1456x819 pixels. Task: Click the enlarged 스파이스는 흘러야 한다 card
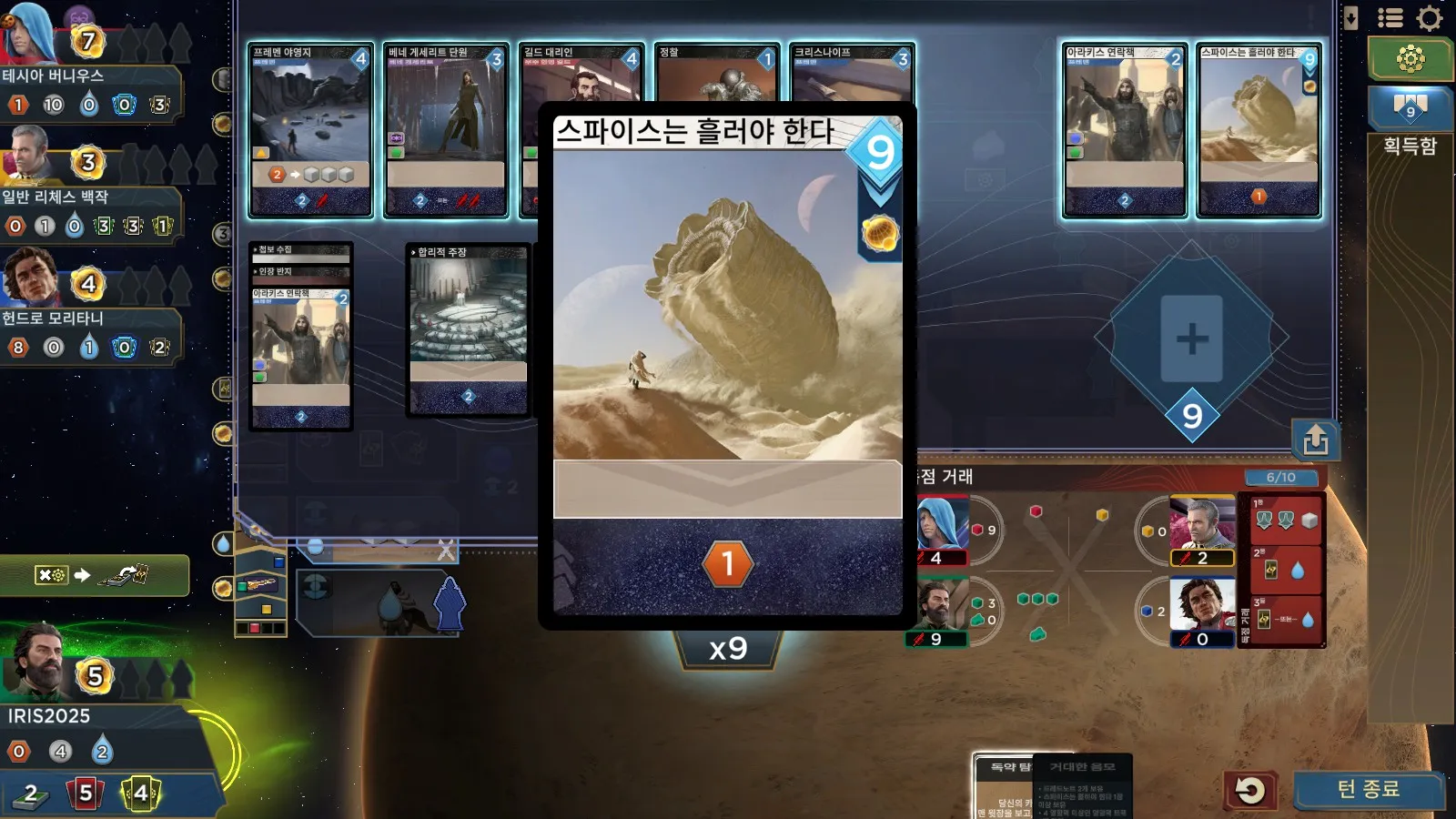click(727, 364)
